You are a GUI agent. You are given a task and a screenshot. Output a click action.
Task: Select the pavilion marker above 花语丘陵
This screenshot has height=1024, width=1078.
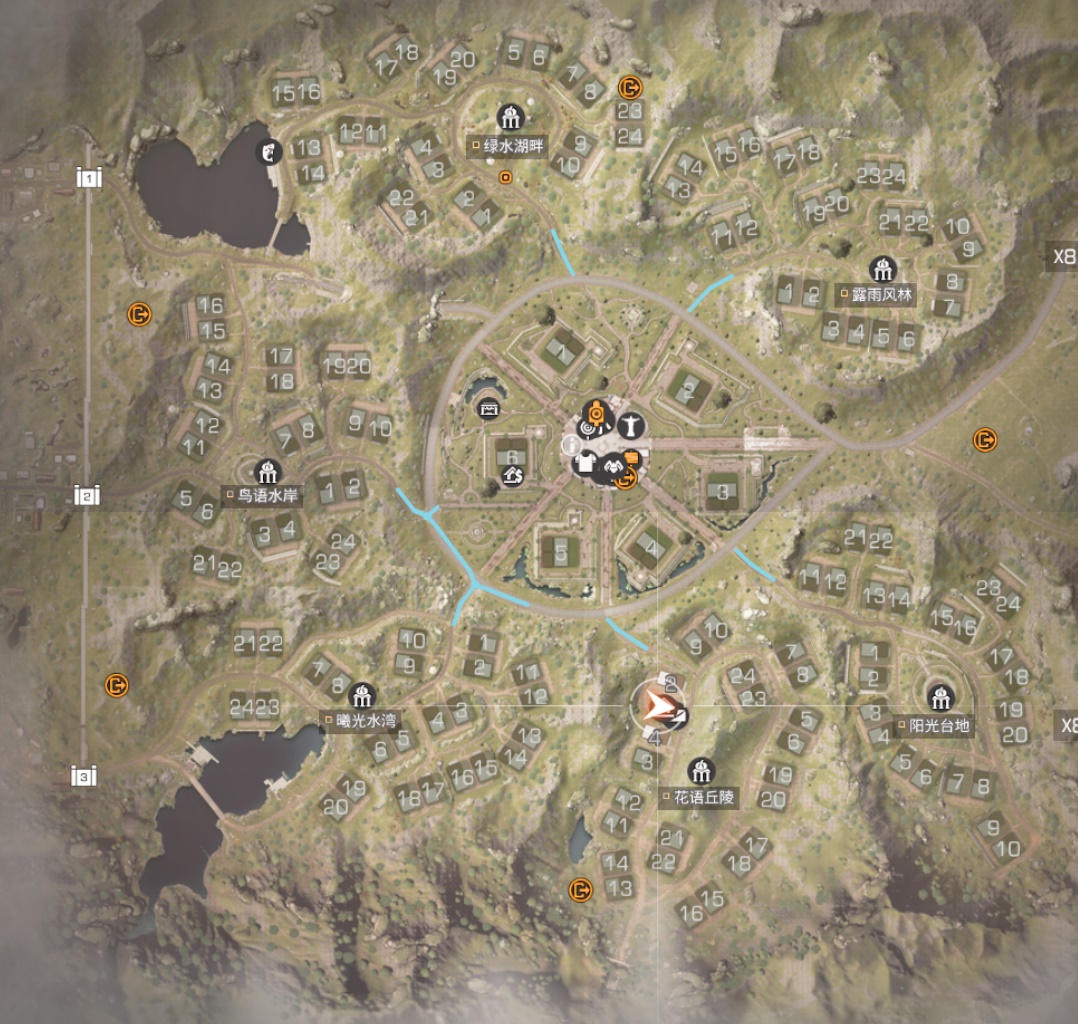[701, 771]
